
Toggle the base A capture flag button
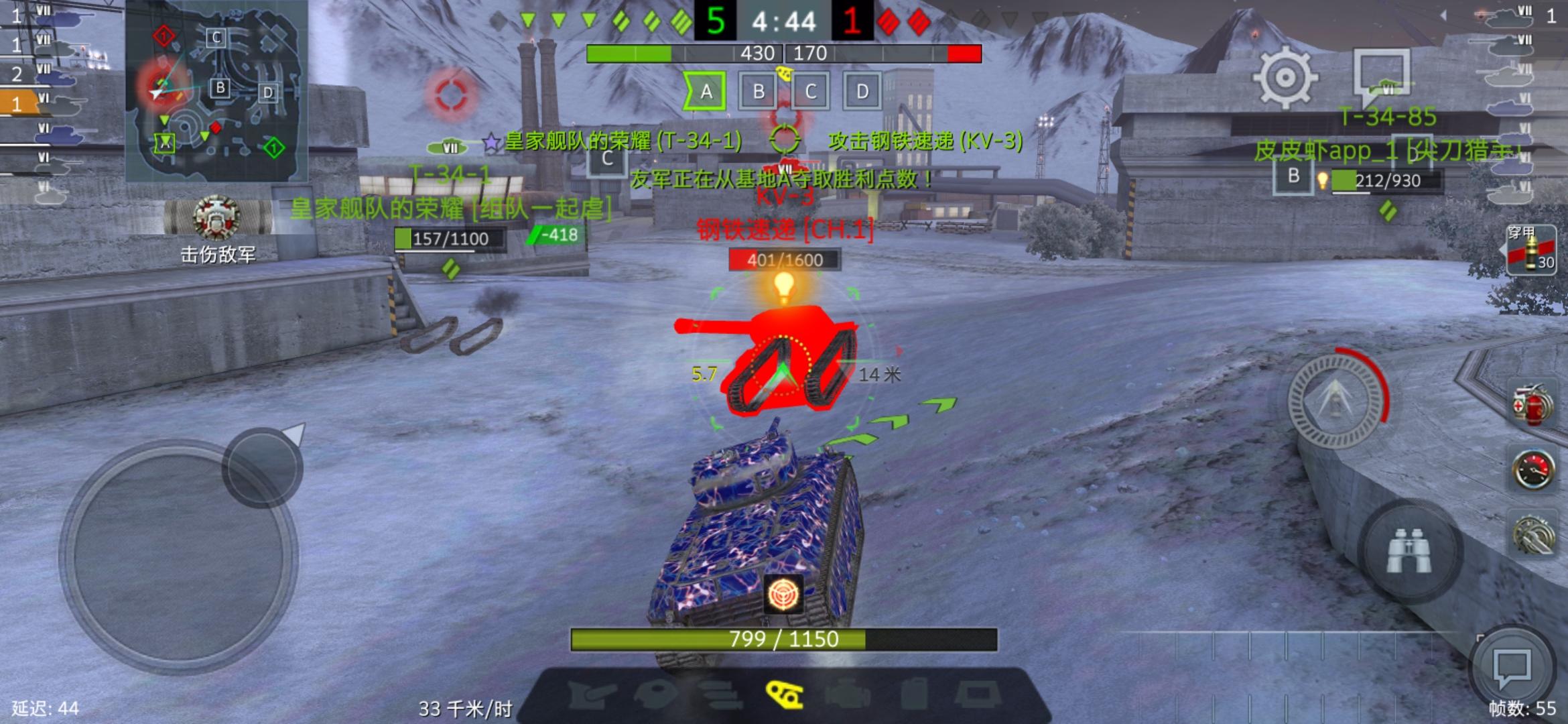tap(705, 92)
